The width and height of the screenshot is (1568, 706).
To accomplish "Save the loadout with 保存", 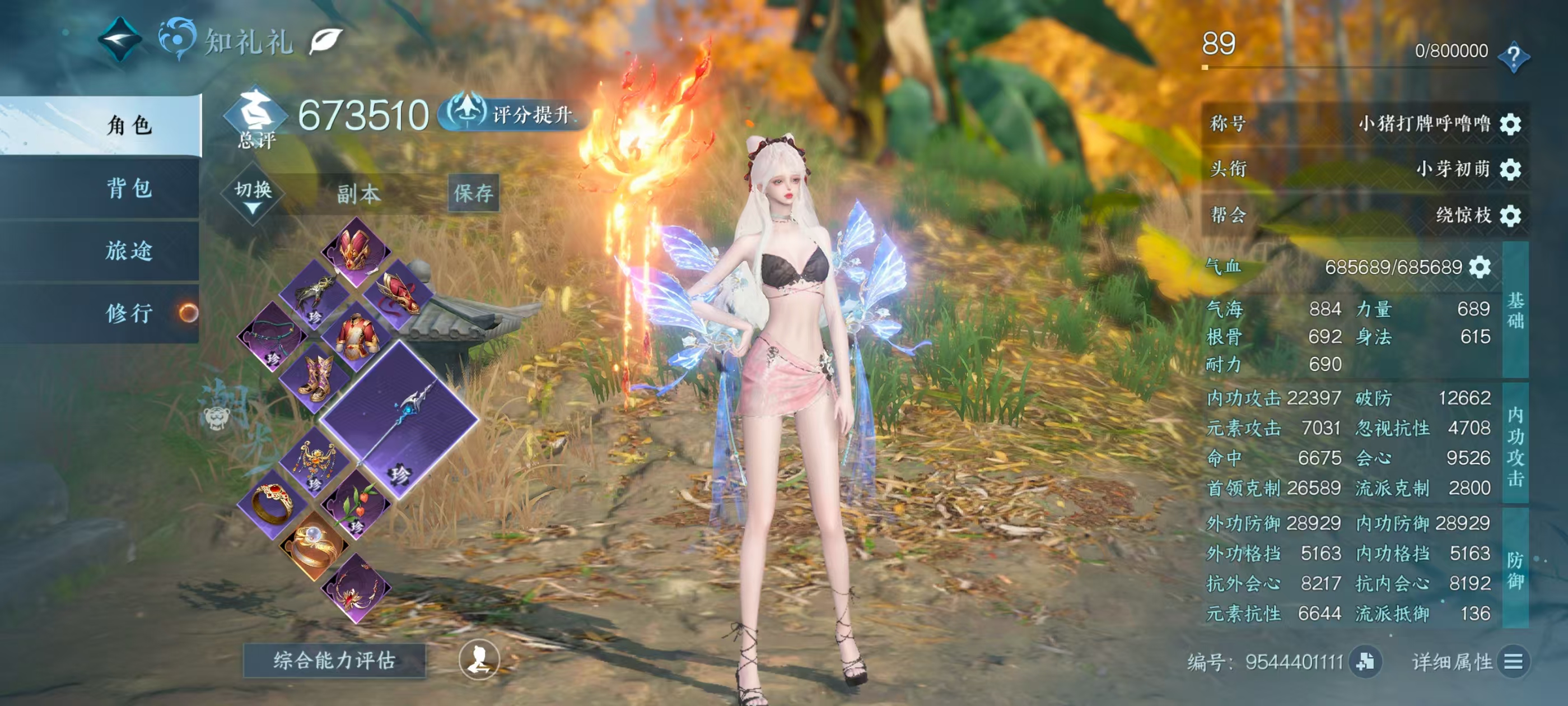I will (473, 194).
